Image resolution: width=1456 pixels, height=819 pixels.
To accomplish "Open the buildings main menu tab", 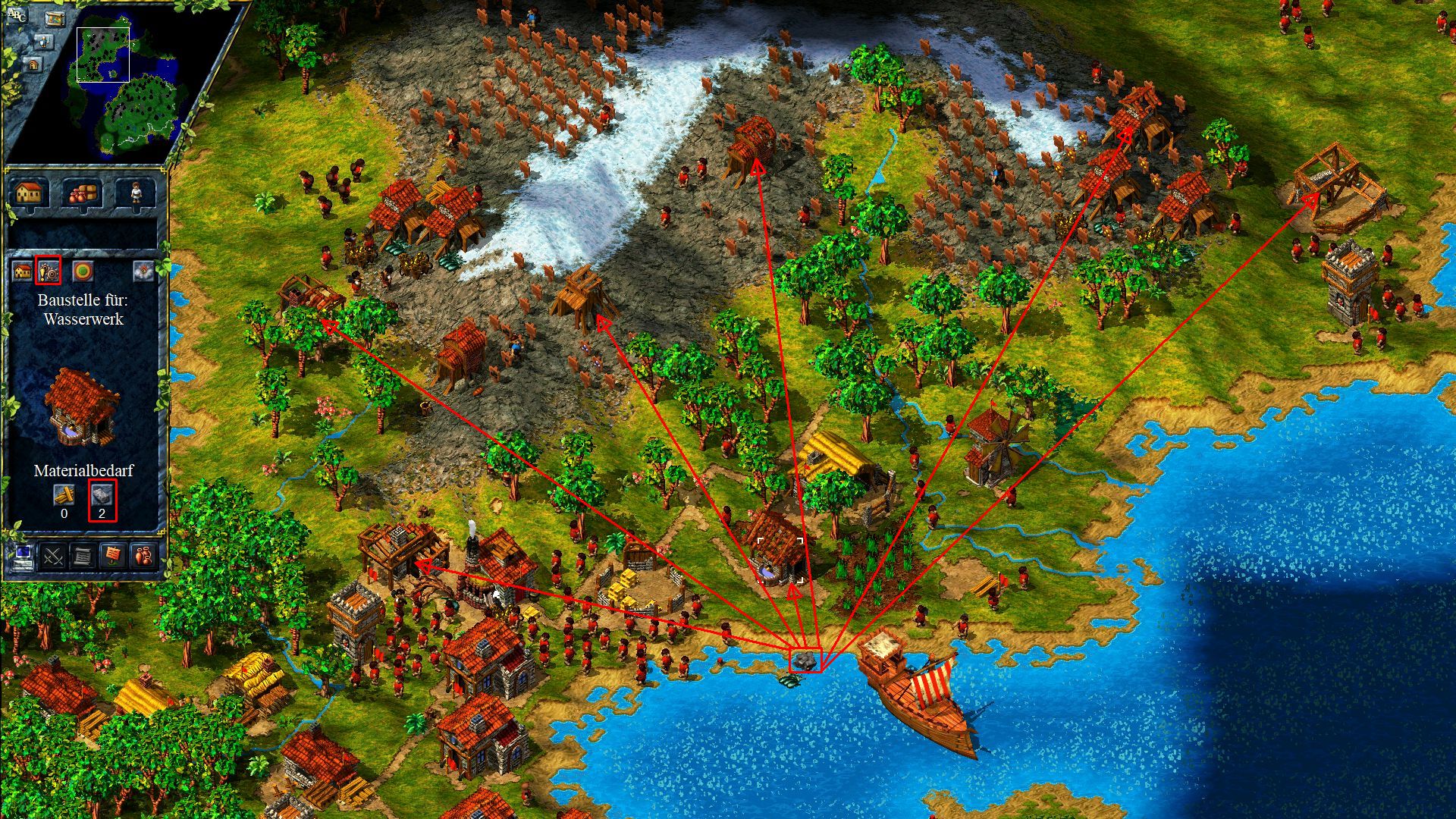I will pyautogui.click(x=28, y=193).
